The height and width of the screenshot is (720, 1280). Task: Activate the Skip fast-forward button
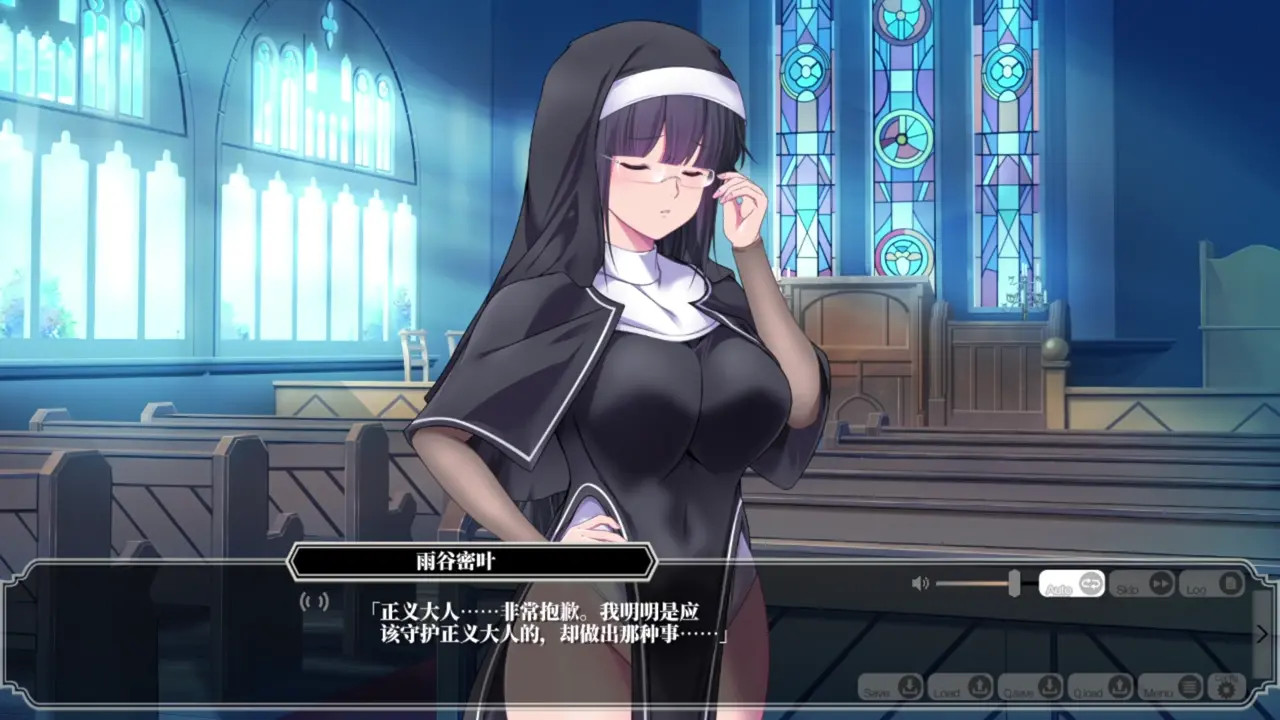click(1141, 584)
